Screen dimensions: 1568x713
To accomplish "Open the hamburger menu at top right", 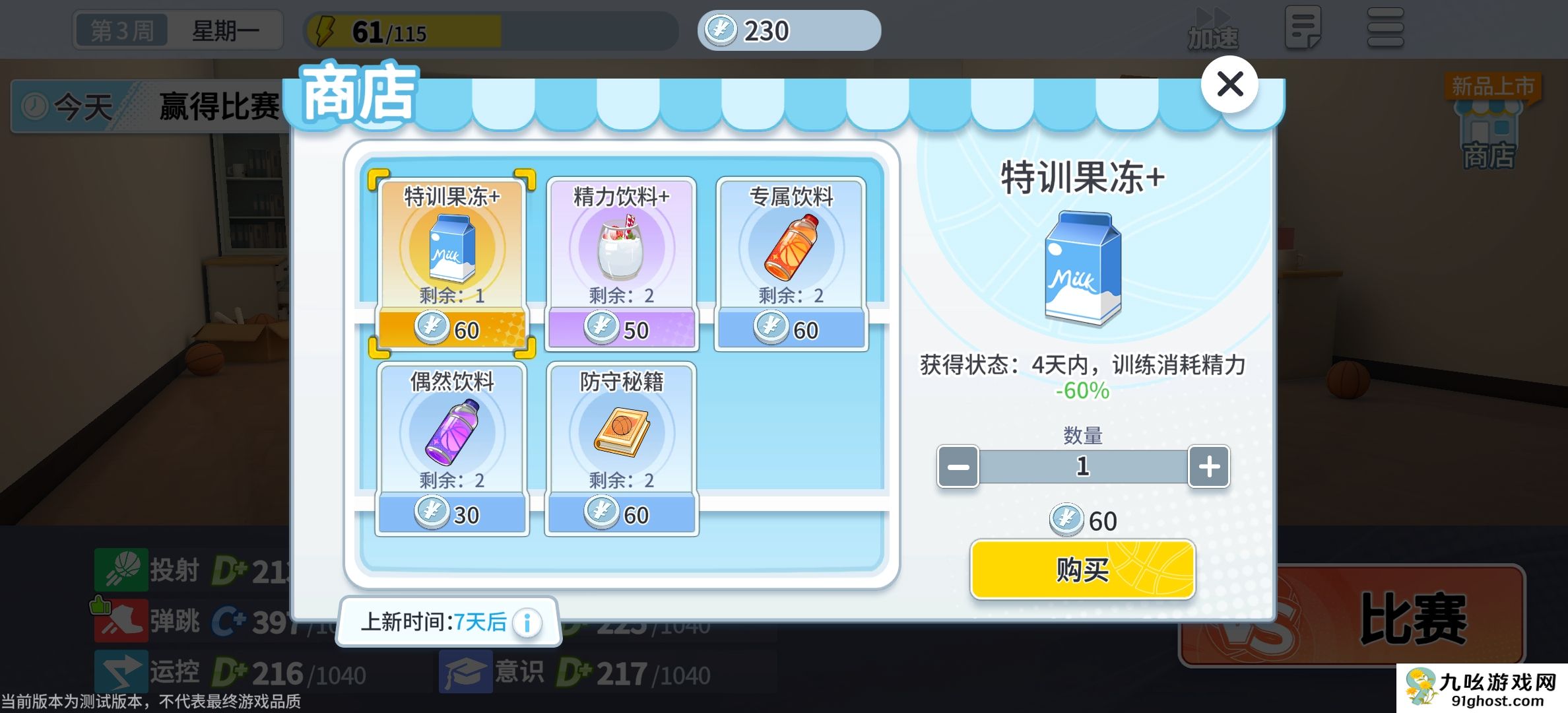I will pyautogui.click(x=1385, y=28).
